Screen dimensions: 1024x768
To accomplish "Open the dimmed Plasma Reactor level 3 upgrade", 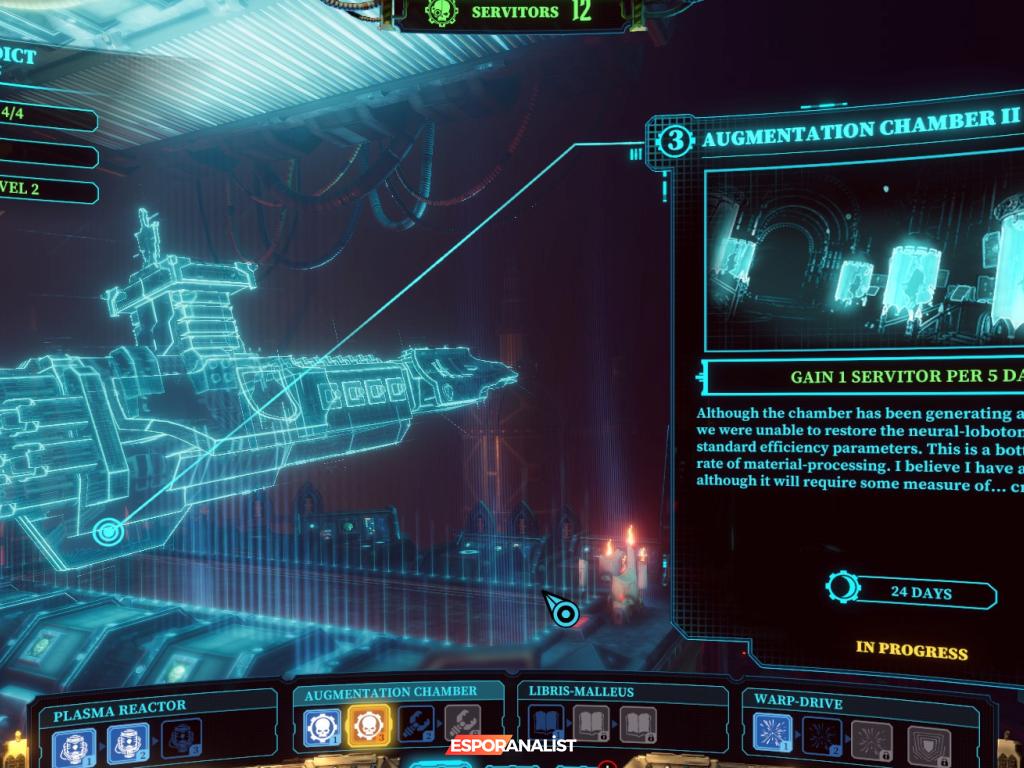I will point(181,740).
